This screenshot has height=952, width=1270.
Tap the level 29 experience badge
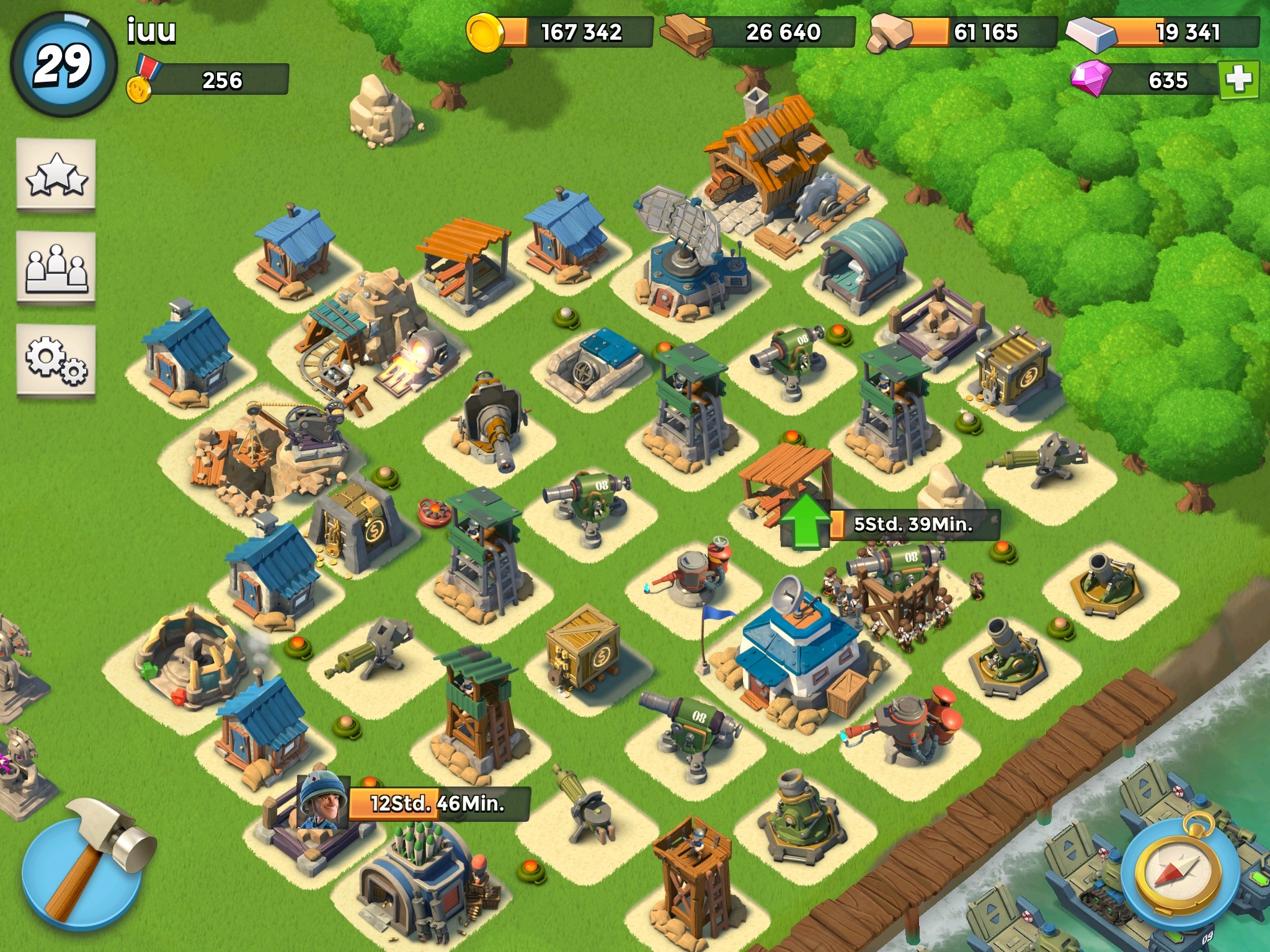coord(63,64)
